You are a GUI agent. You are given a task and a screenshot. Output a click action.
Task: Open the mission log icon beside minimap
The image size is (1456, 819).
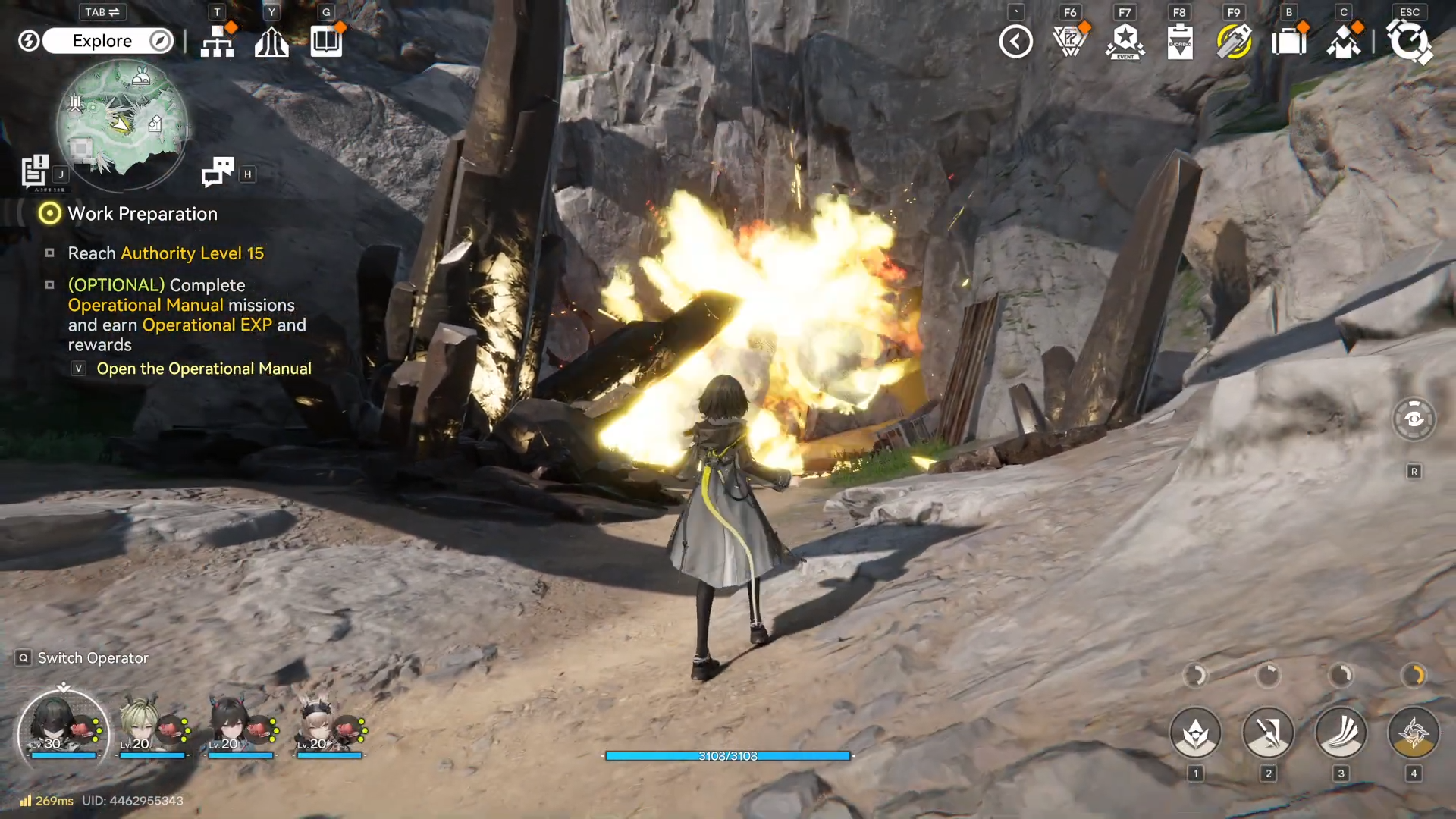pyautogui.click(x=35, y=171)
